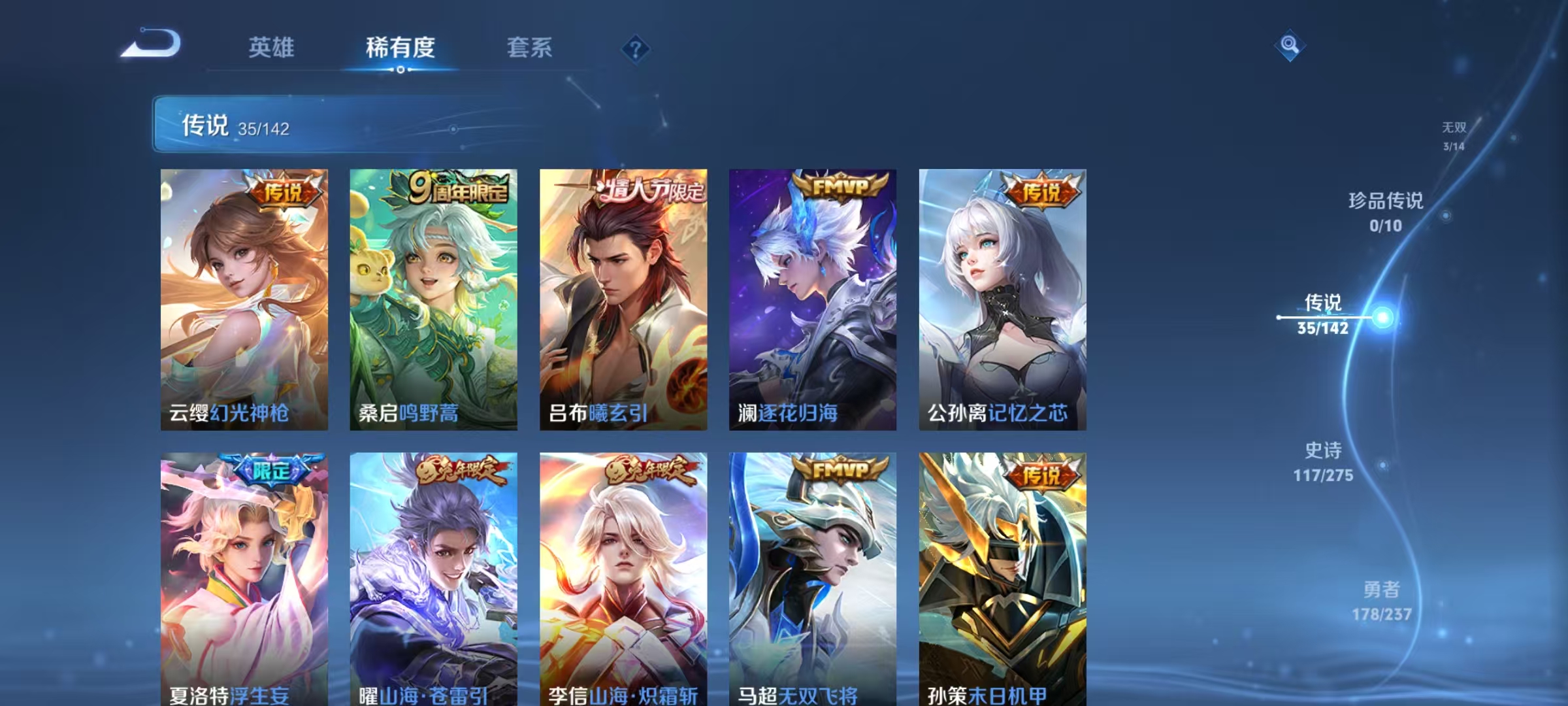Image resolution: width=1568 pixels, height=706 pixels.
Task: Switch to the 套系 tab
Action: tap(529, 48)
